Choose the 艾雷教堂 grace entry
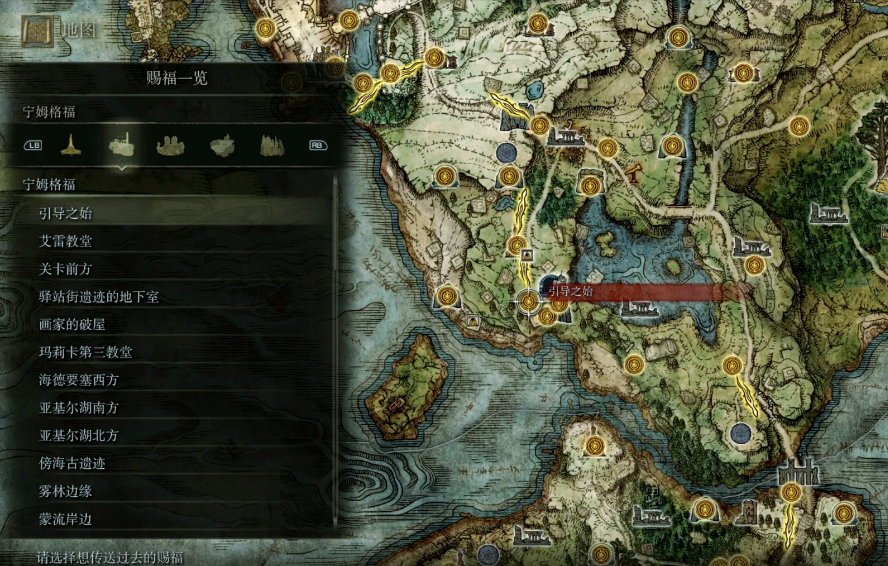Viewport: 888px width, 566px height. coord(66,241)
